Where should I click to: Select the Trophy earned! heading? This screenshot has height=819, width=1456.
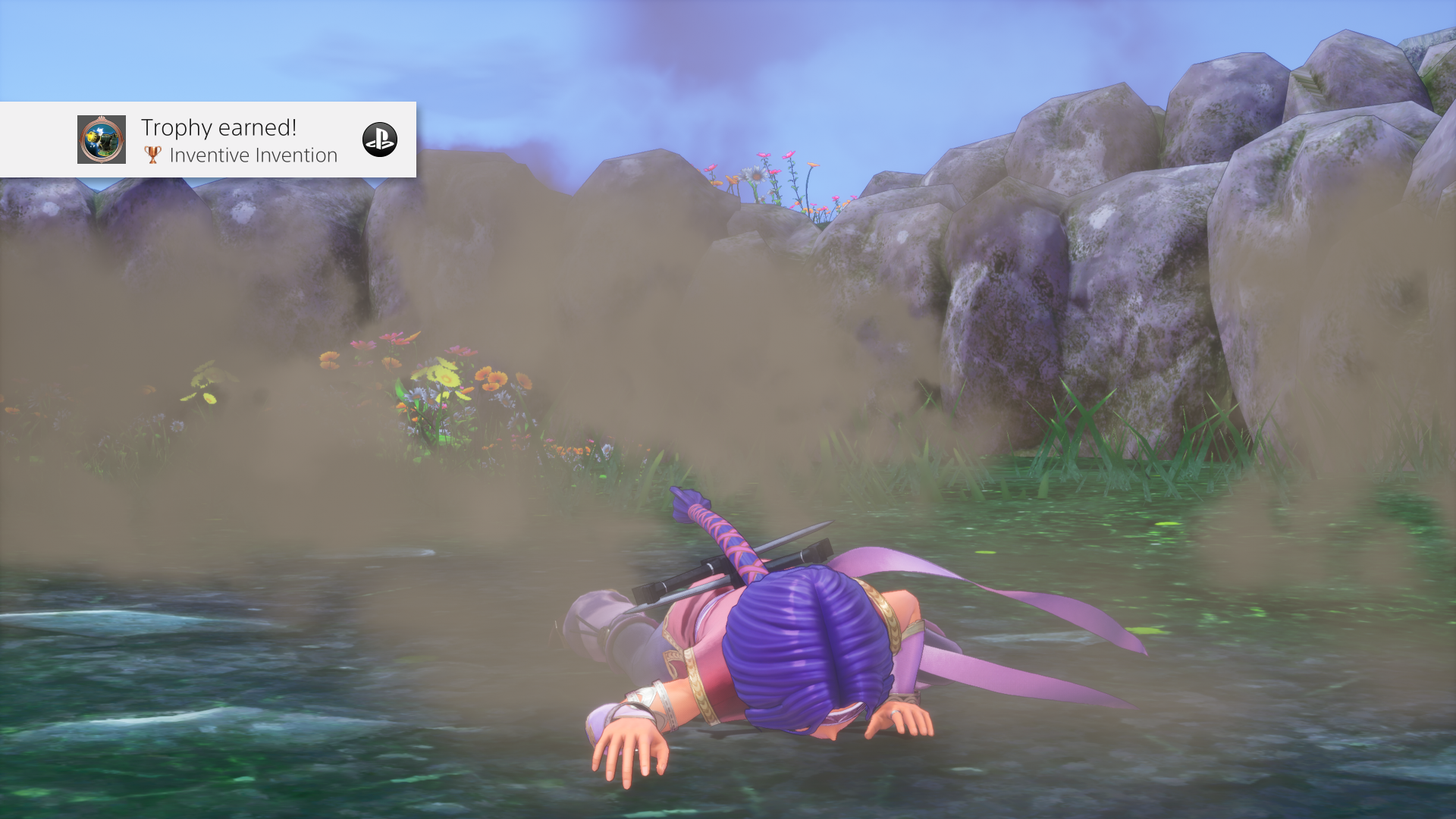218,127
